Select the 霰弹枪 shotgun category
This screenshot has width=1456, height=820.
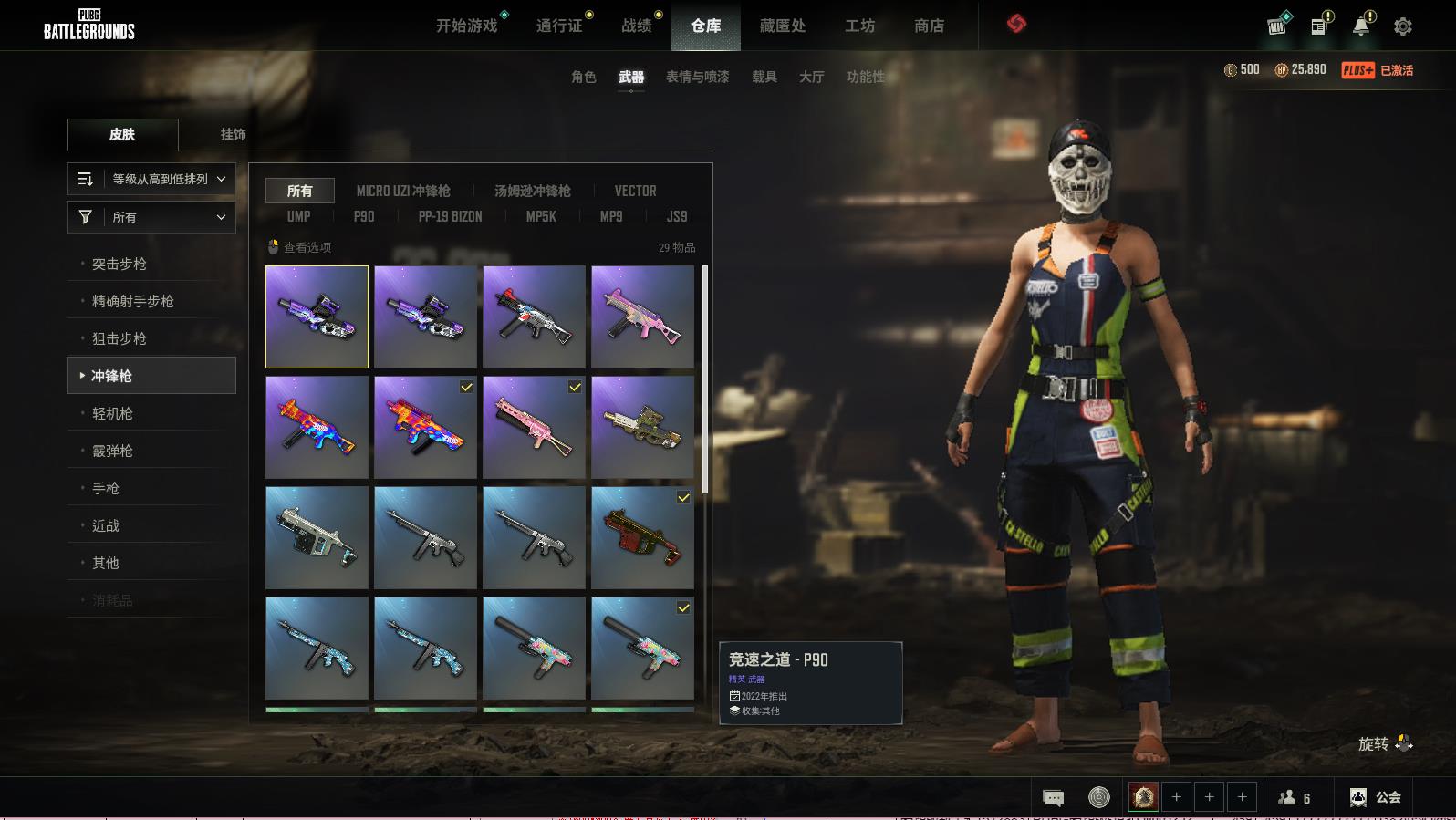[x=112, y=451]
